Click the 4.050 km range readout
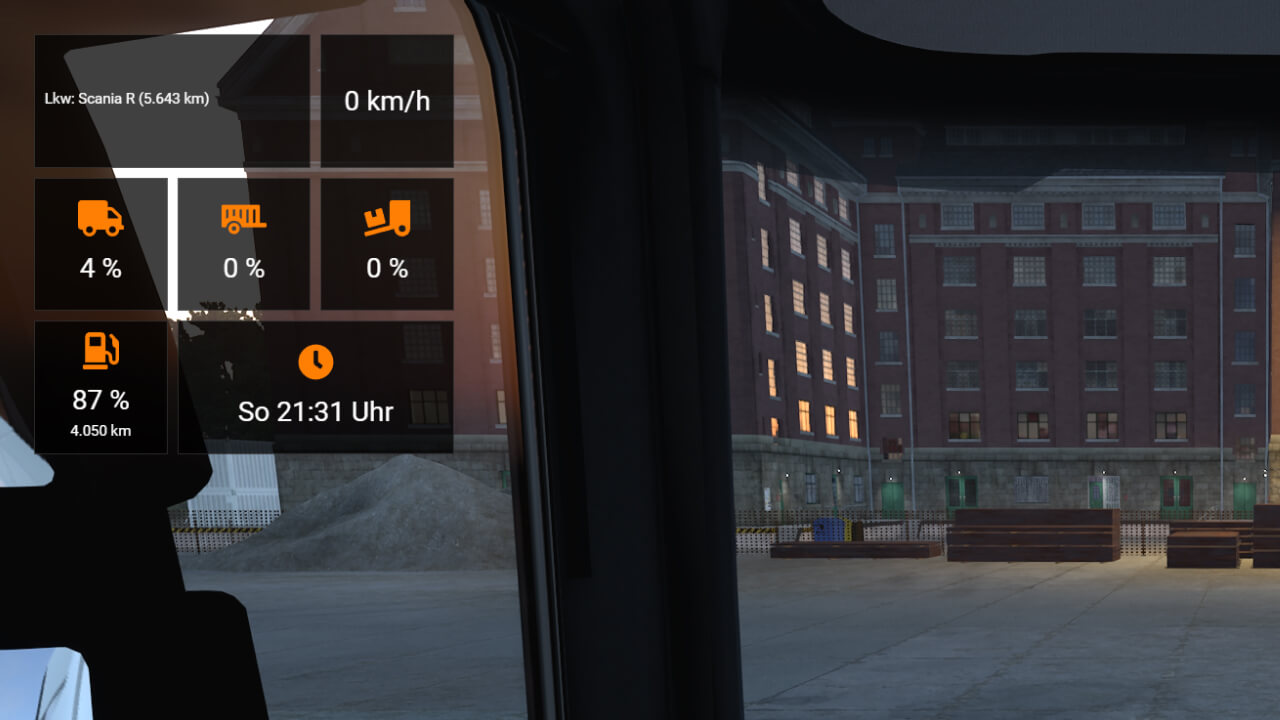Image resolution: width=1280 pixels, height=720 pixels. [x=100, y=431]
